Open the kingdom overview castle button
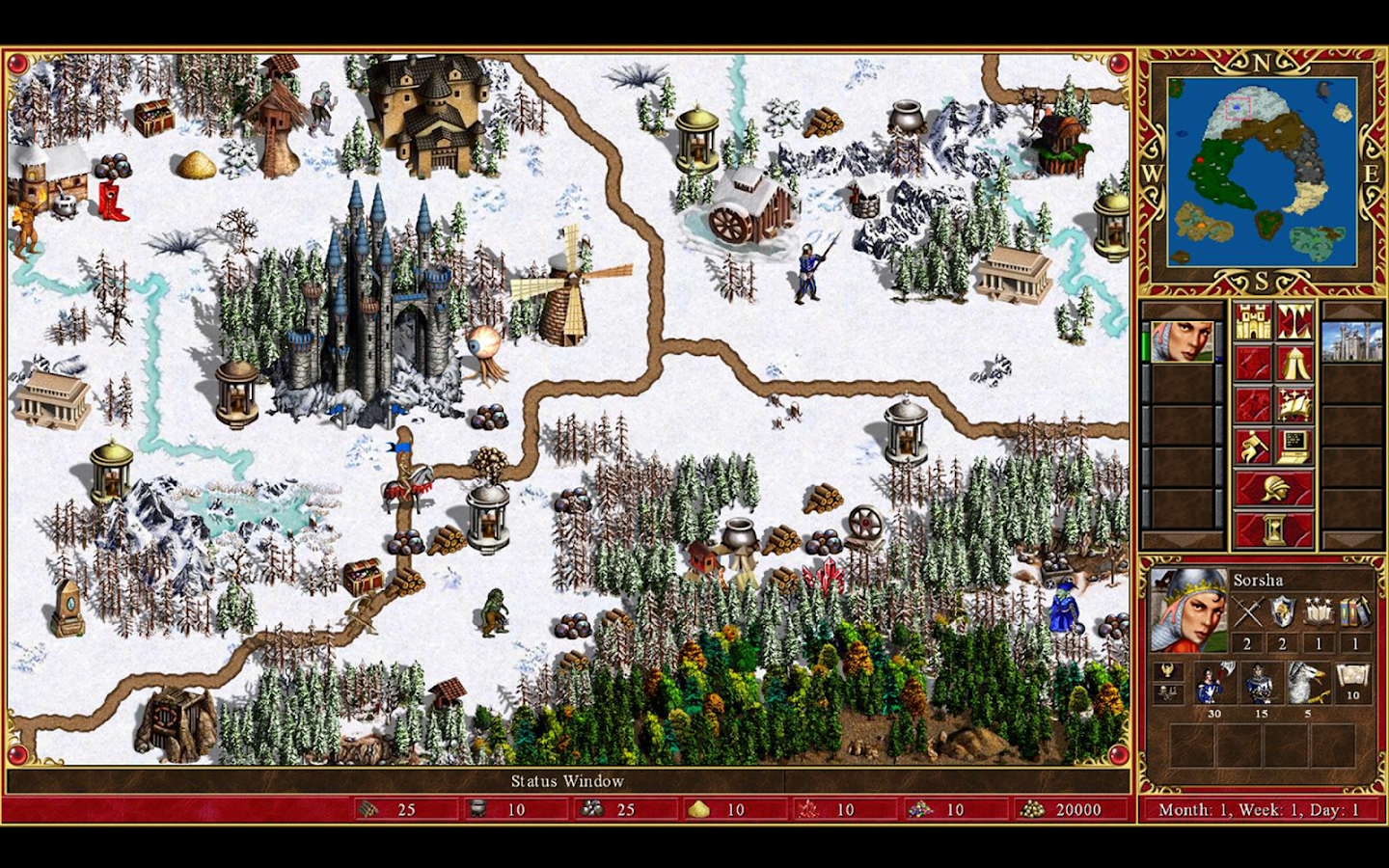Viewport: 1389px width, 868px height. pos(1252,321)
